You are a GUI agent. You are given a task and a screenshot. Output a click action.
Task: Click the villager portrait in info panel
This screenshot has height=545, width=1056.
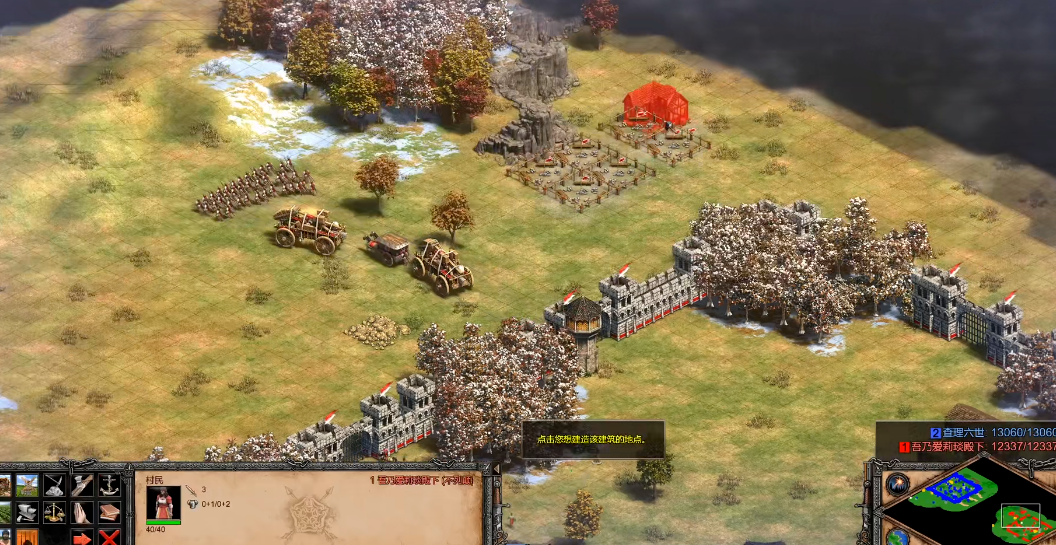pyautogui.click(x=163, y=502)
